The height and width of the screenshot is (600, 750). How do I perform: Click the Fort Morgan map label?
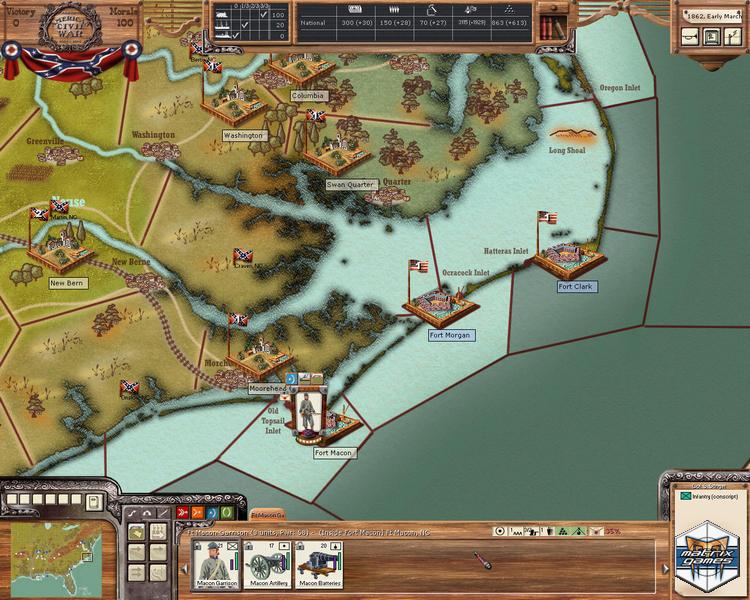451,335
